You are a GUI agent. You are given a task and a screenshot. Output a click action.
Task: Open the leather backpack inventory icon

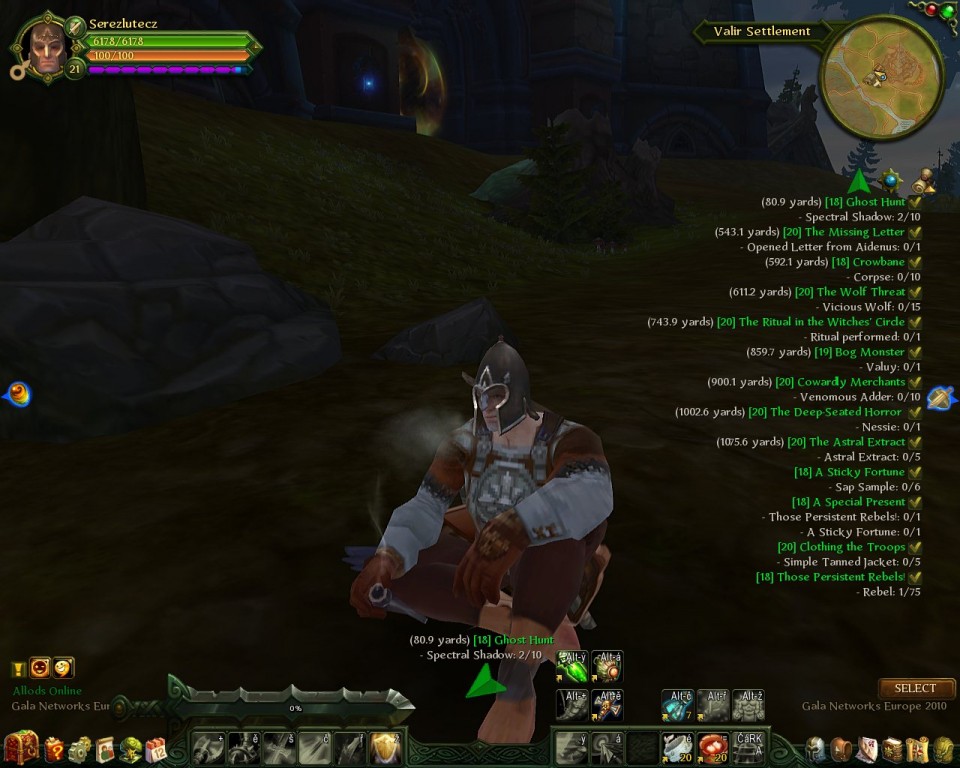point(842,749)
